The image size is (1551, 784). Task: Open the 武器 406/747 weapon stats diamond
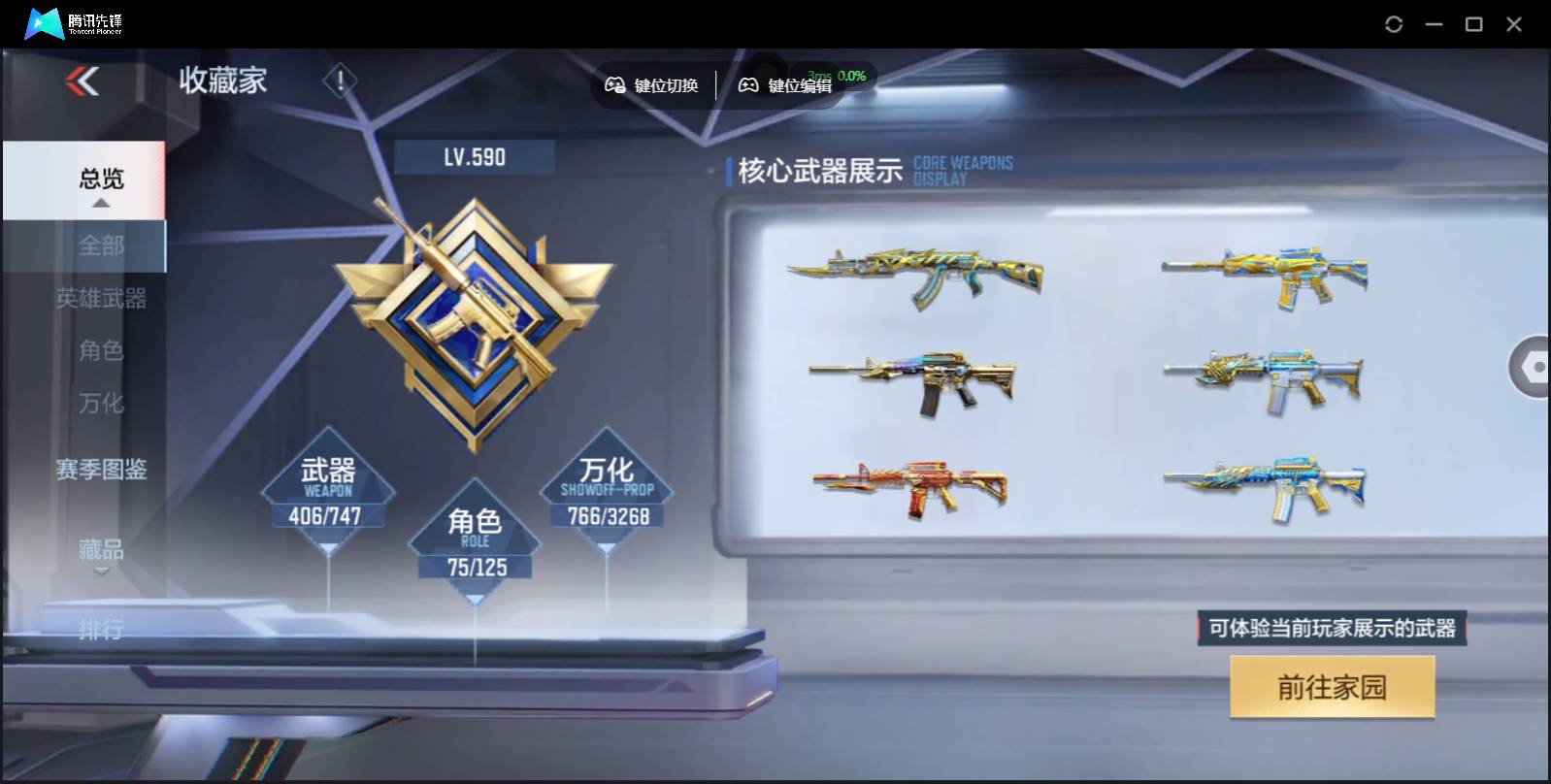click(x=327, y=490)
